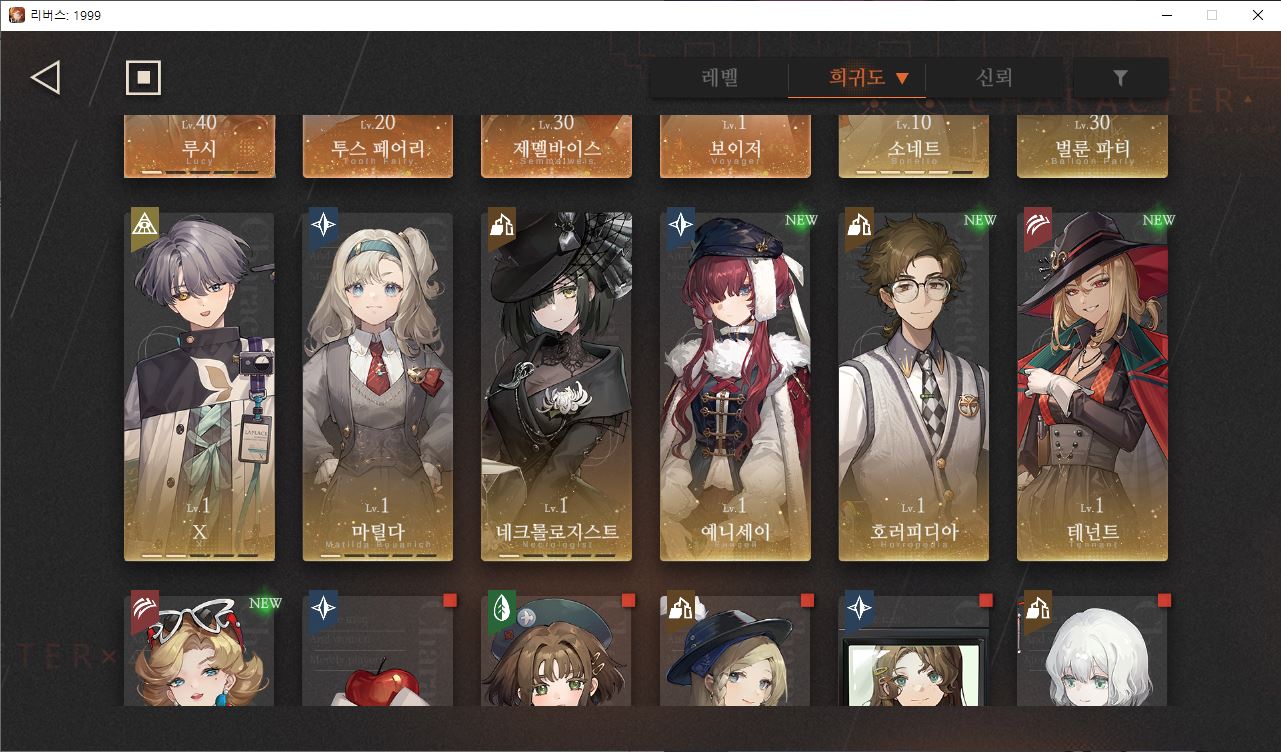Image resolution: width=1281 pixels, height=752 pixels.
Task: View the 호러피디아 character card
Action: click(x=914, y=386)
